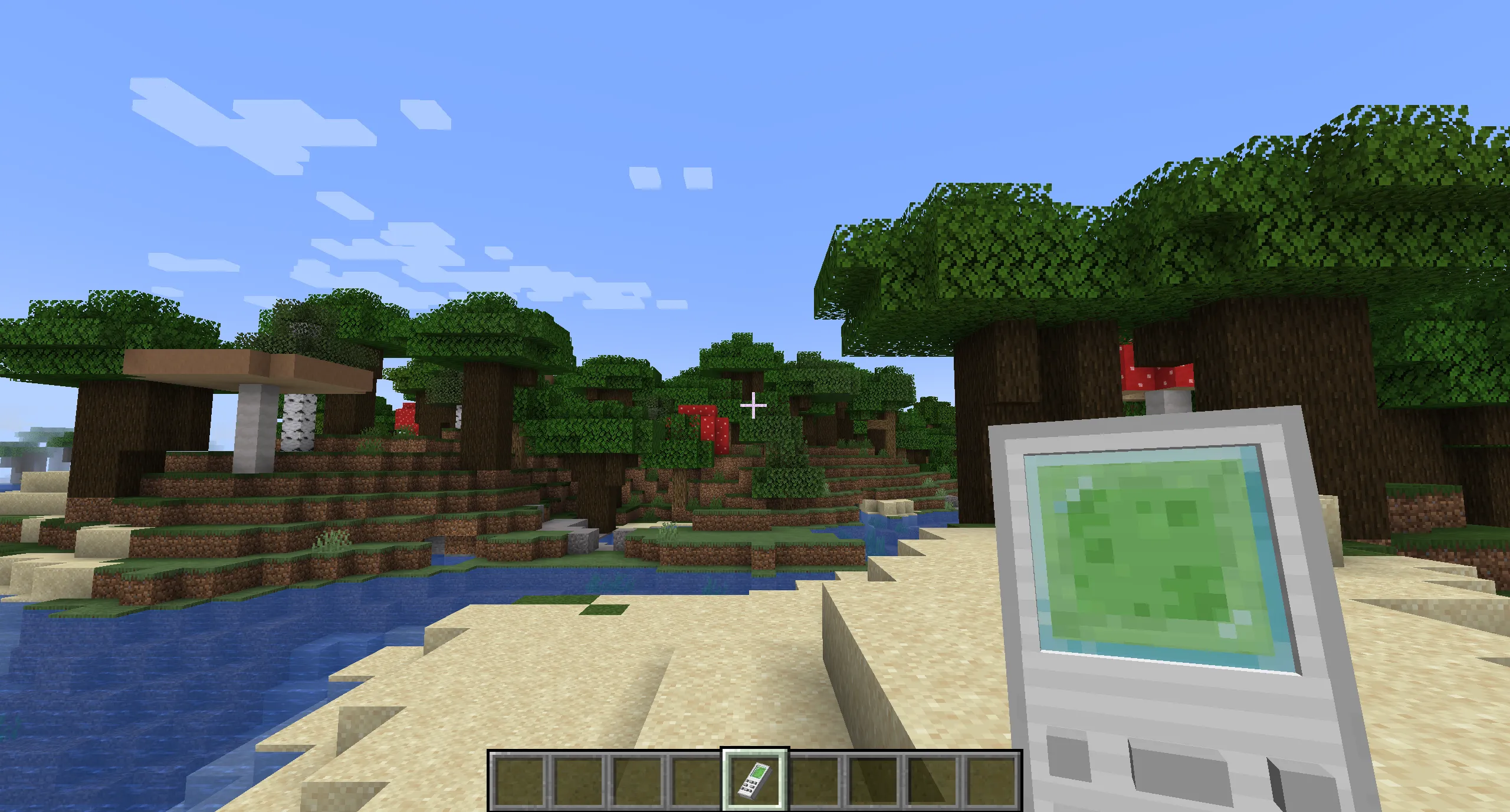Select the last hotbar slot
This screenshot has height=812, width=1510.
click(x=991, y=778)
